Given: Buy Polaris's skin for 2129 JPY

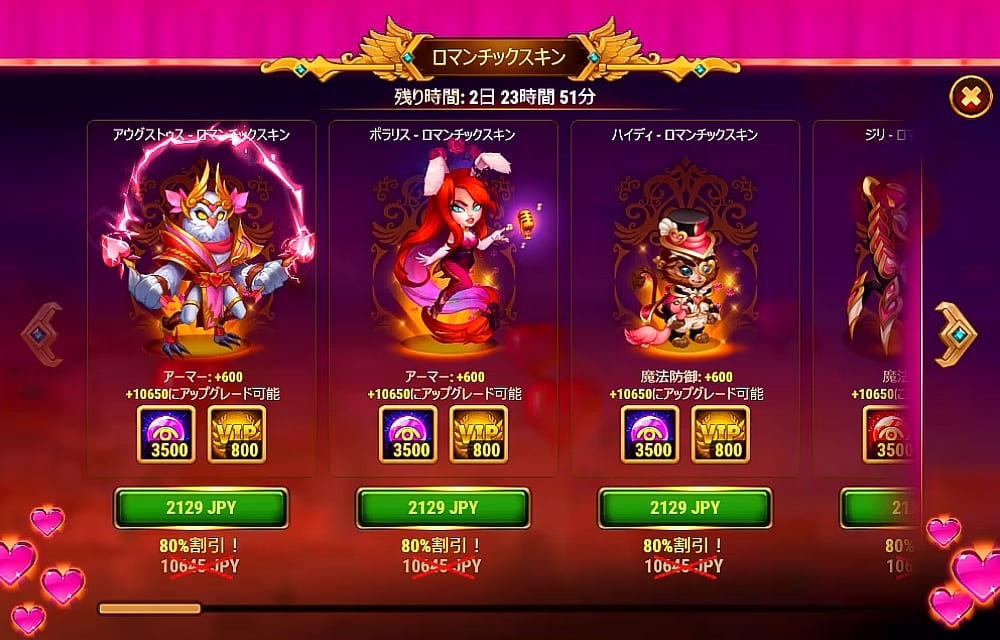Looking at the screenshot, I should coord(443,508).
